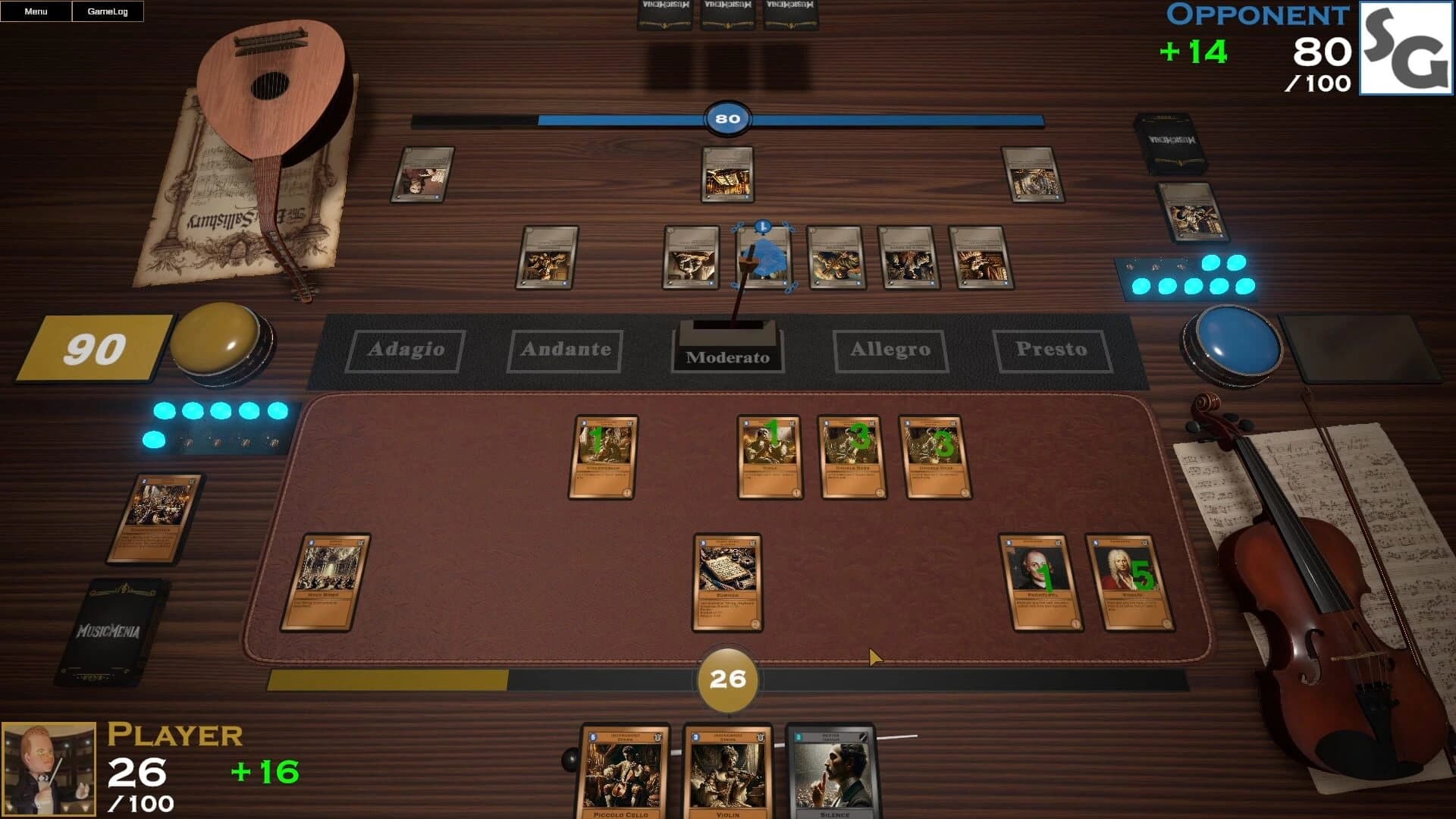
Task: Click the lyre icon on the Violin card
Action: click(x=761, y=738)
